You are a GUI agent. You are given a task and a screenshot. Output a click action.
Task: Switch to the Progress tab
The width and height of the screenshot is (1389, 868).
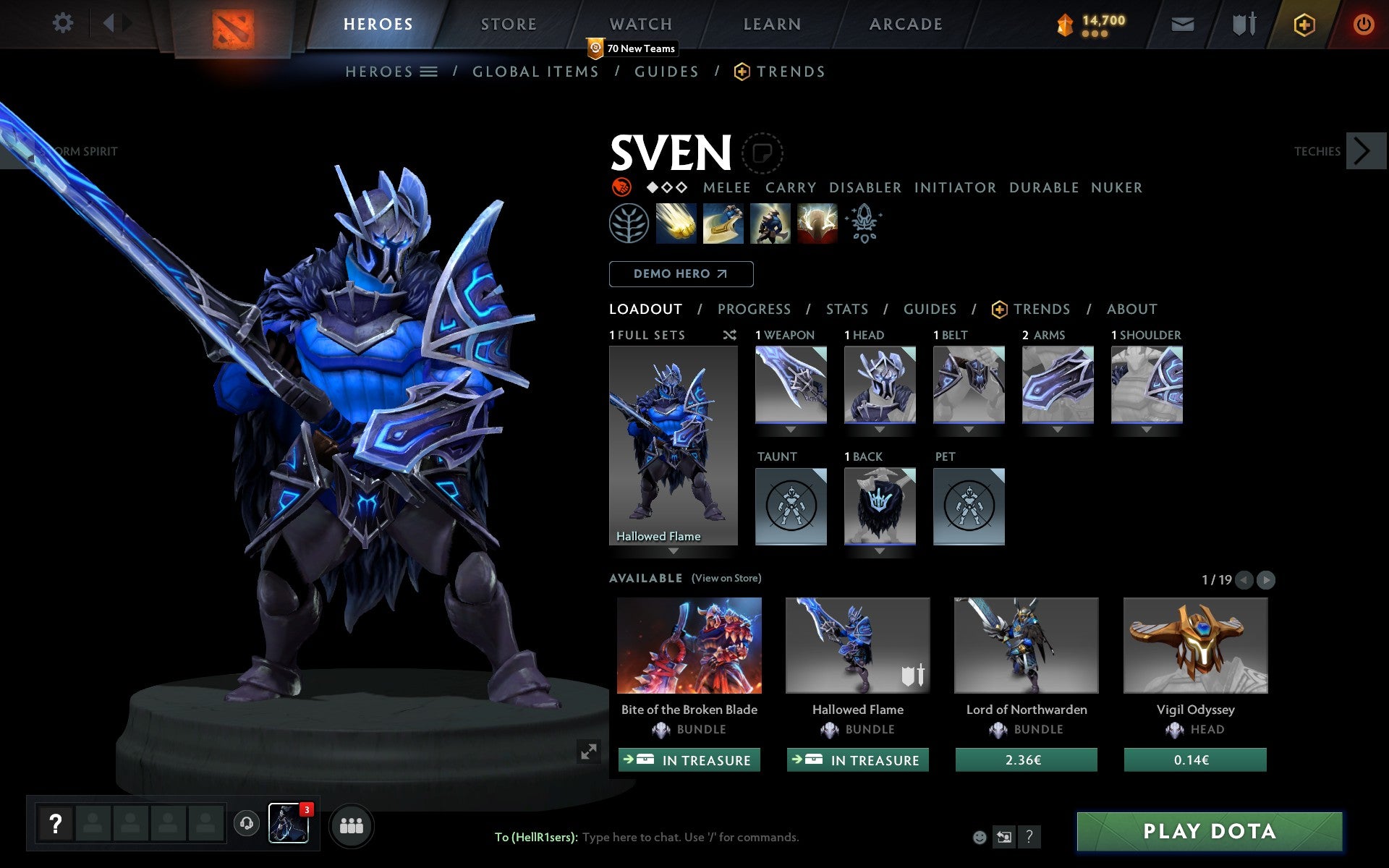(754, 309)
